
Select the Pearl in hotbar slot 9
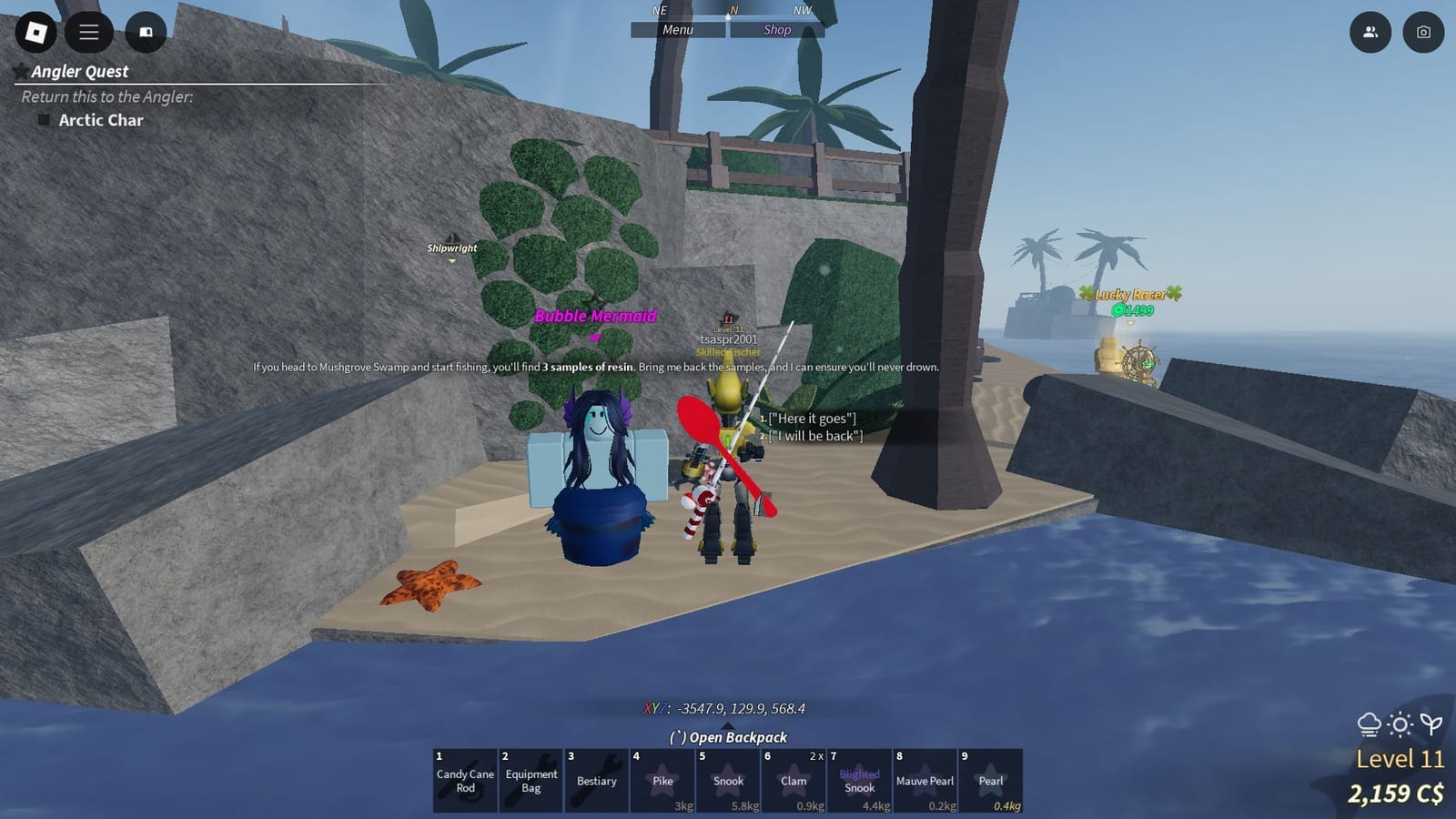point(990,781)
